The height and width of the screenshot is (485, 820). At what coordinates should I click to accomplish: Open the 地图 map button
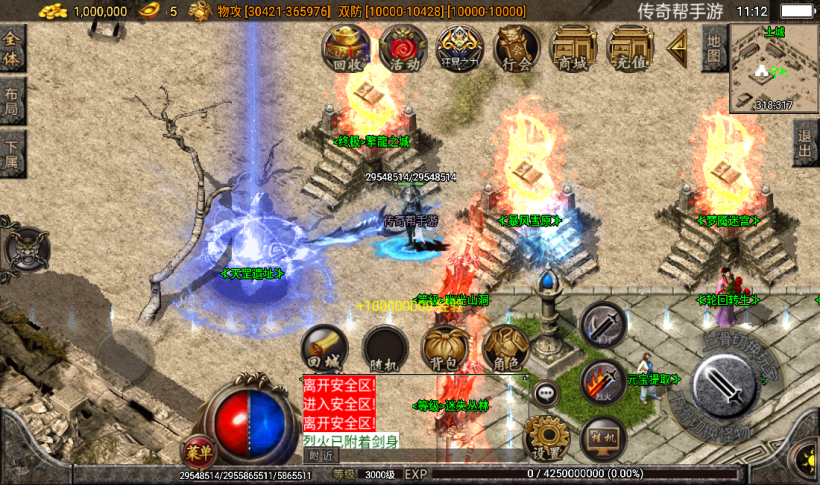click(713, 48)
